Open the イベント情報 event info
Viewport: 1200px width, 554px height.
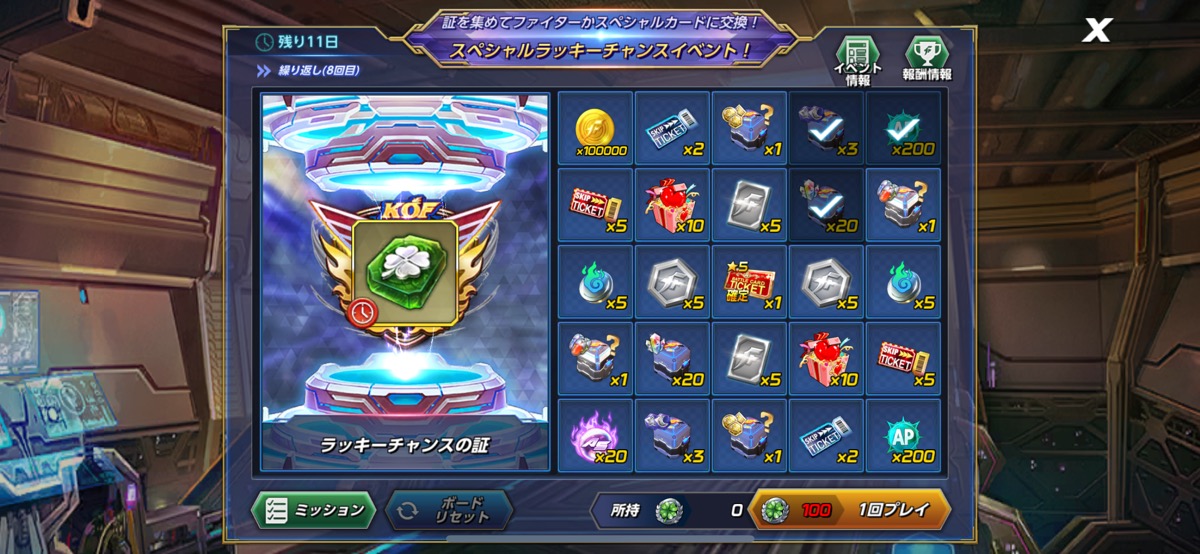(x=857, y=60)
